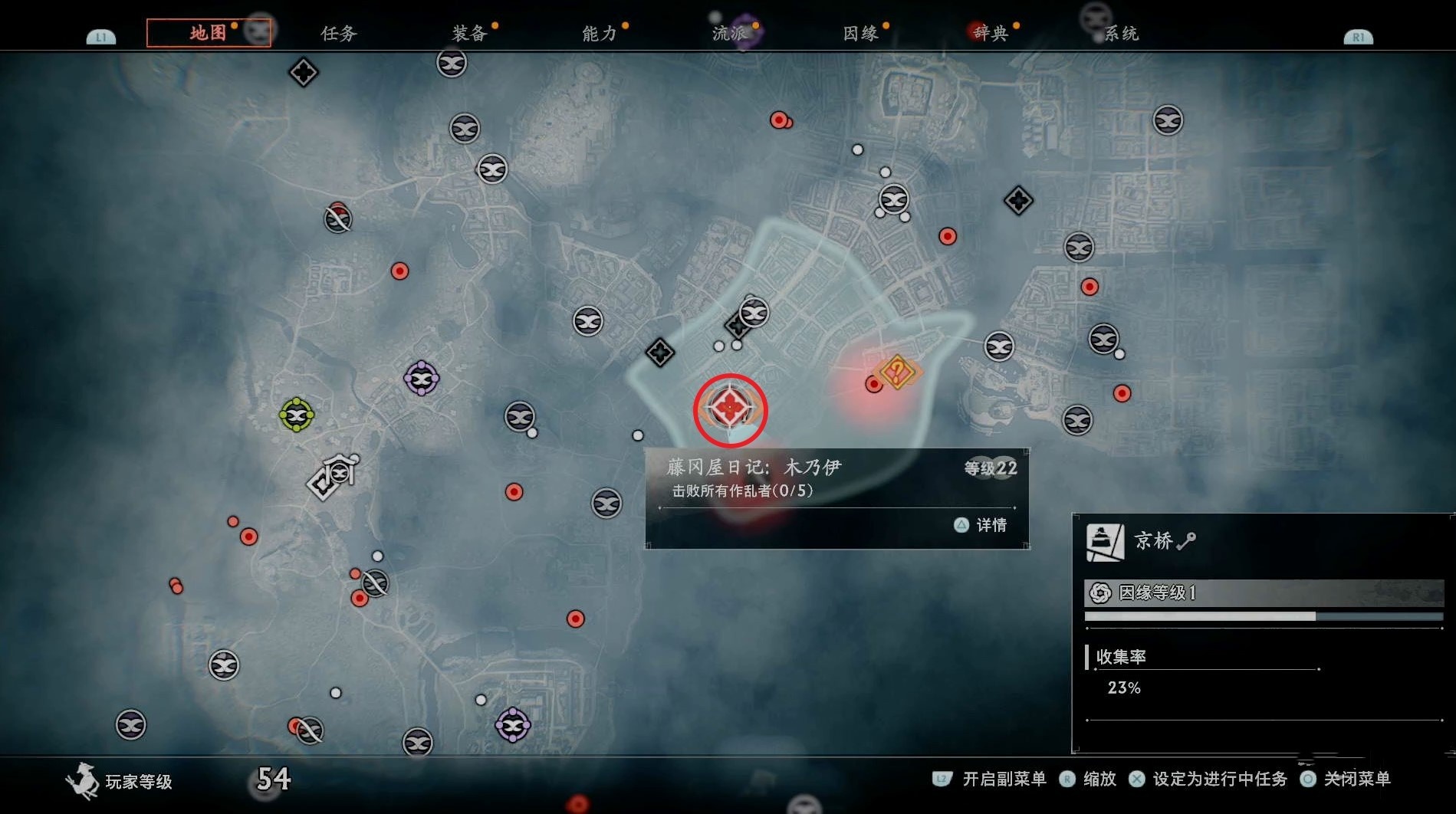Open the 系统 system tab
Viewport: 1456px width, 814px height.
click(x=1121, y=34)
